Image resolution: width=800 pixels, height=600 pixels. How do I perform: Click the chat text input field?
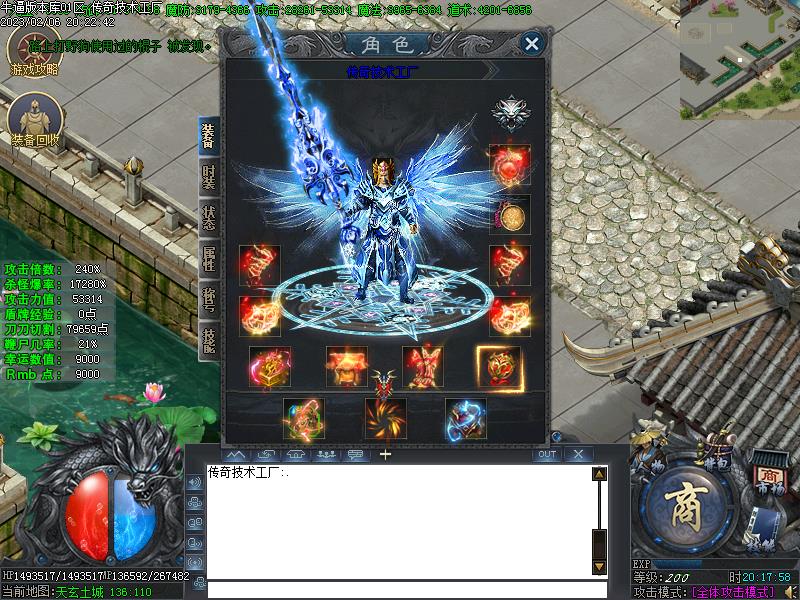click(400, 590)
